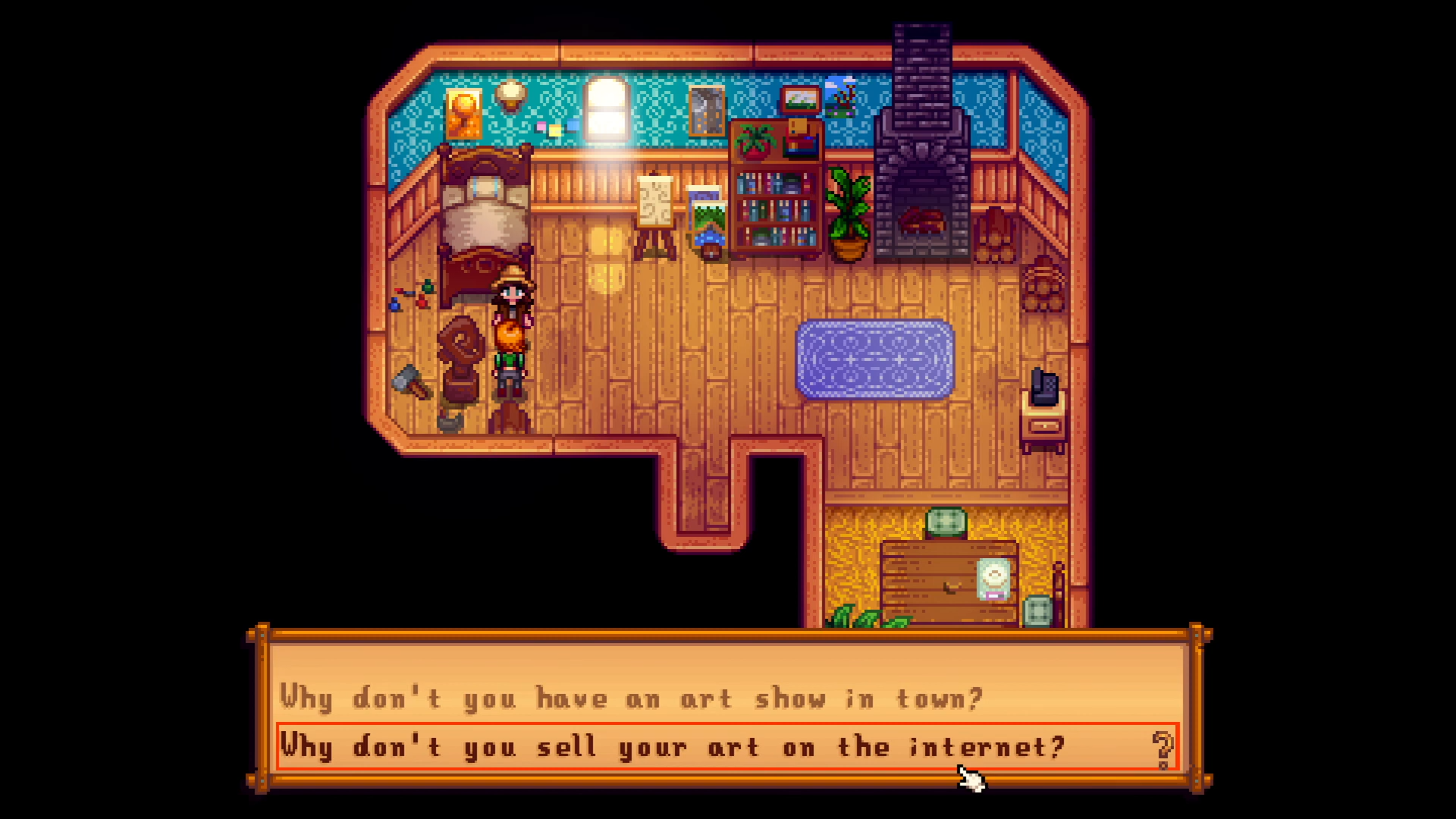
Task: Click the framed landscape painting on the wall
Action: 800,99
